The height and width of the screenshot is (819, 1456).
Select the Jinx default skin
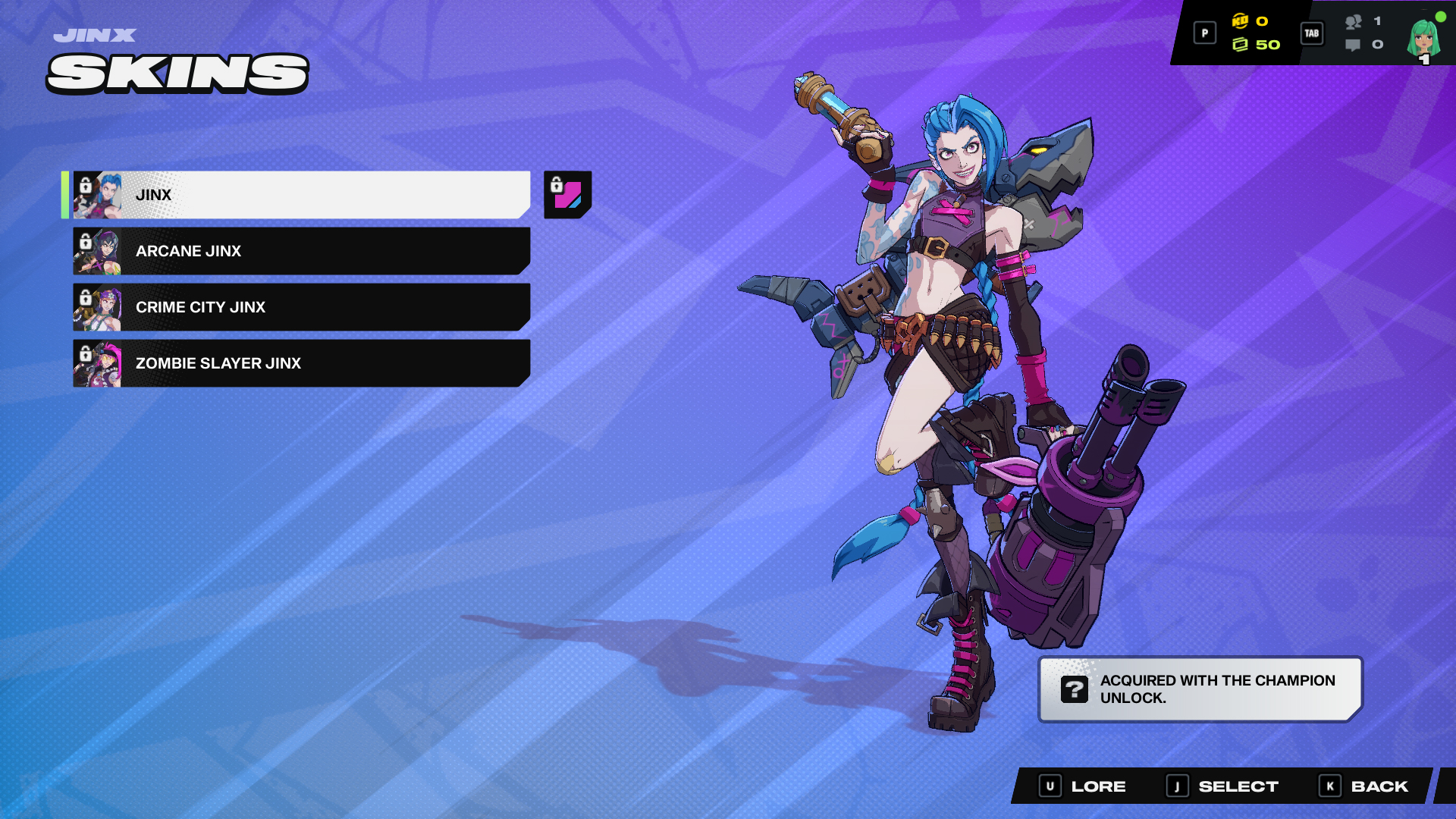[303, 194]
